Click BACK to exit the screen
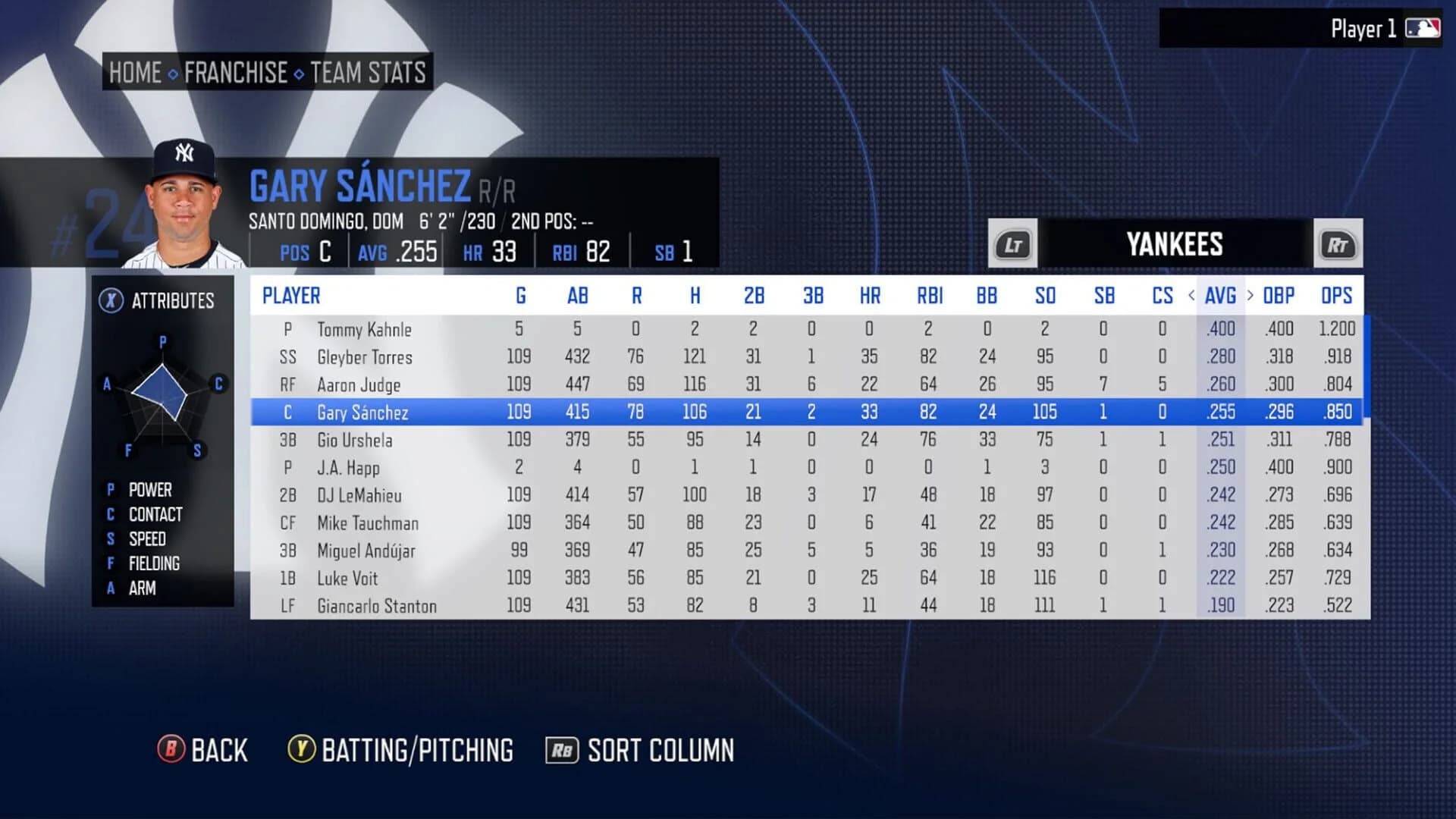 (218, 750)
